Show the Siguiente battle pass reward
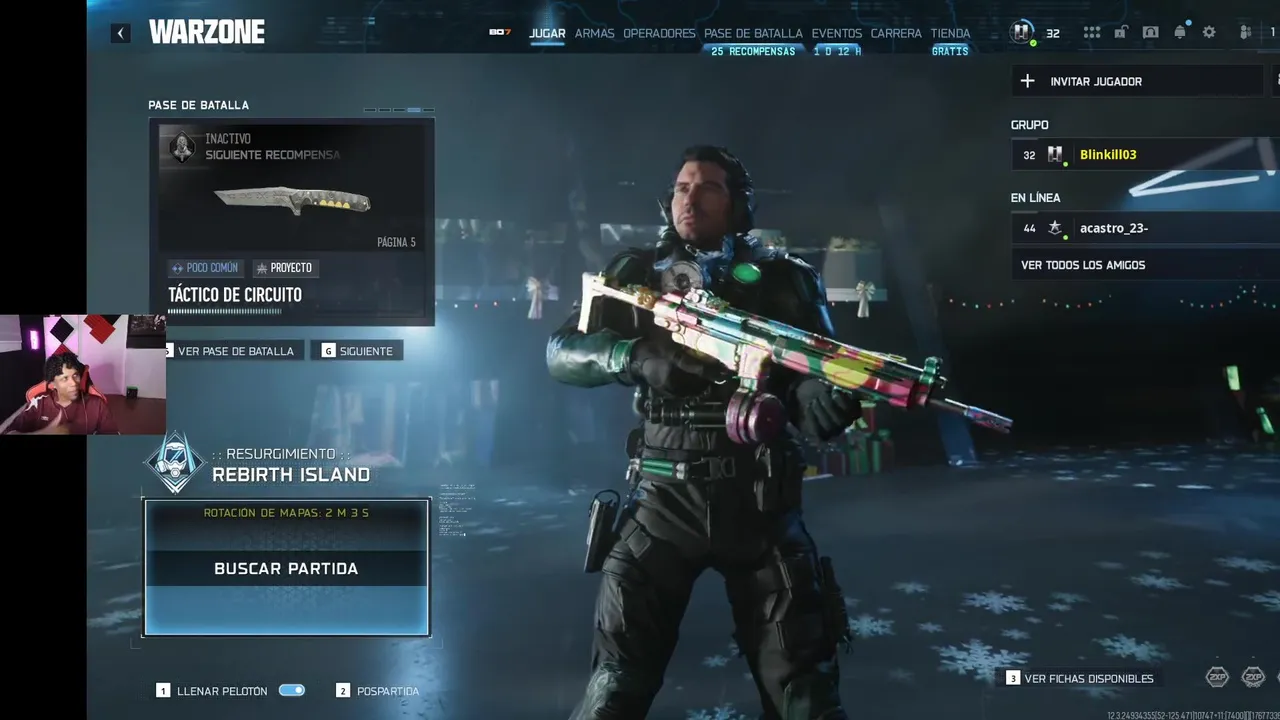The width and height of the screenshot is (1280, 720). 357,351
